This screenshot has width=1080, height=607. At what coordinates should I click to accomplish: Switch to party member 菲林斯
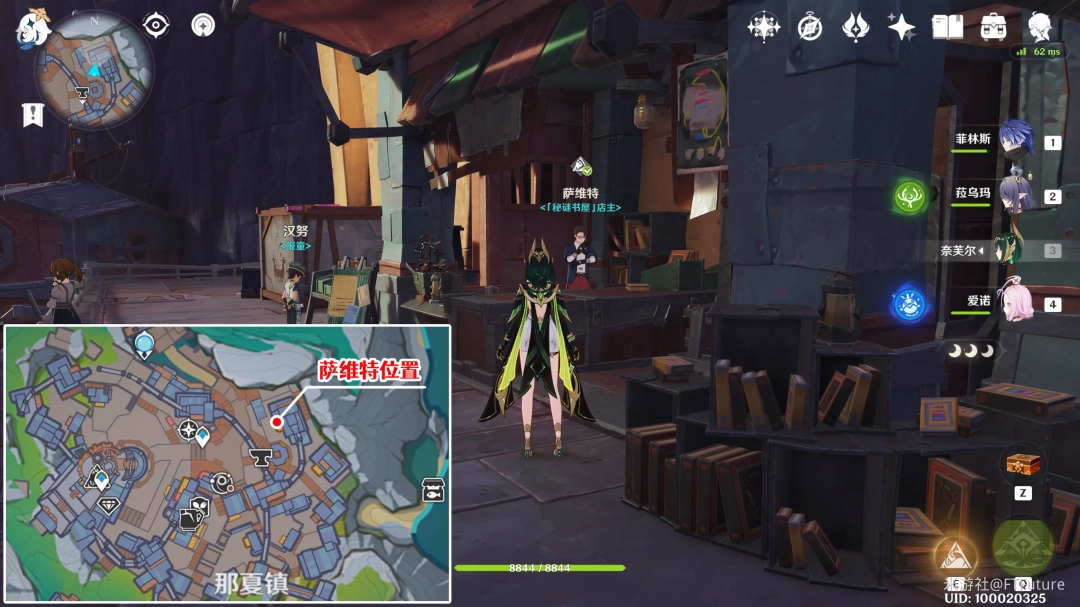point(1015,141)
